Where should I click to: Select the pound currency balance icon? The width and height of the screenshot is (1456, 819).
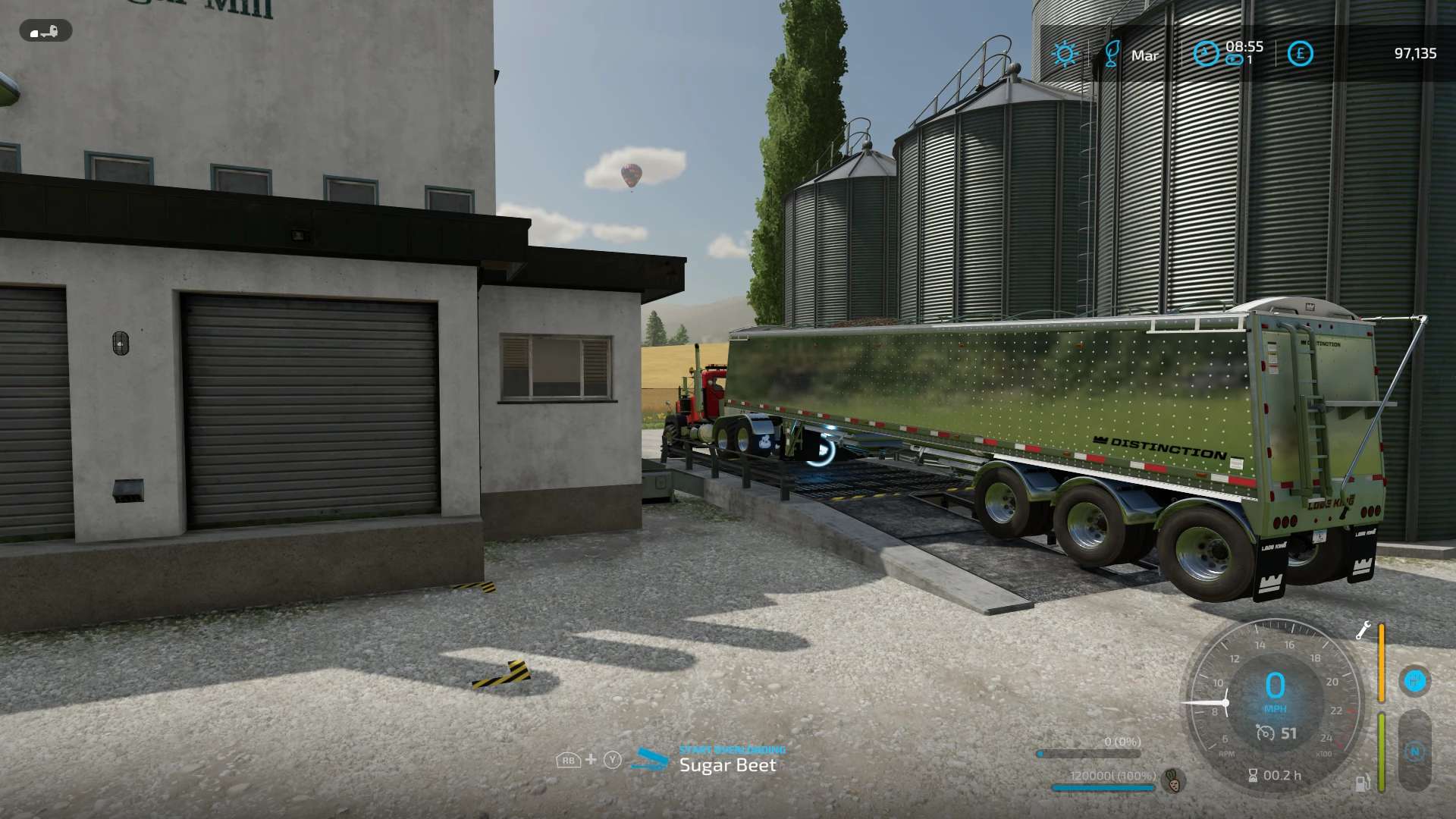pyautogui.click(x=1300, y=54)
